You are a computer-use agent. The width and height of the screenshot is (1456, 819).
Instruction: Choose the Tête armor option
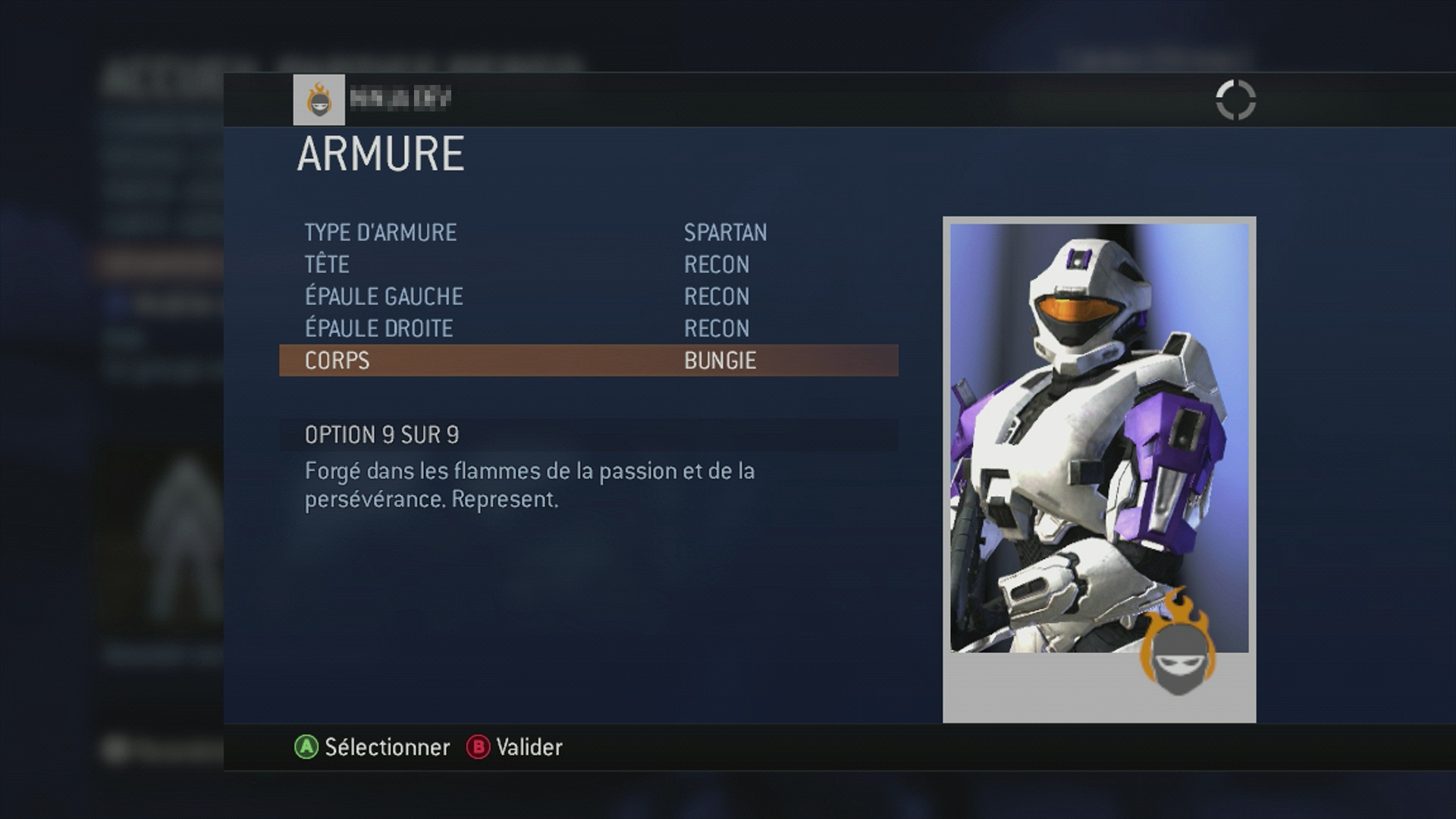[x=588, y=265]
